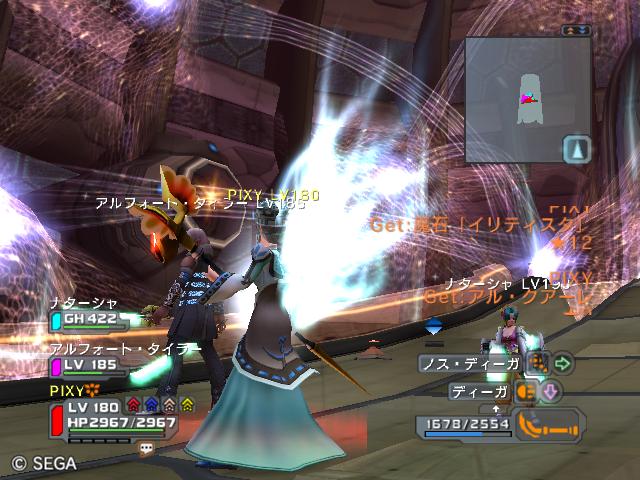Open the chat speech bubble icon
Image resolution: width=640 pixels, height=480 pixels.
(147, 449)
